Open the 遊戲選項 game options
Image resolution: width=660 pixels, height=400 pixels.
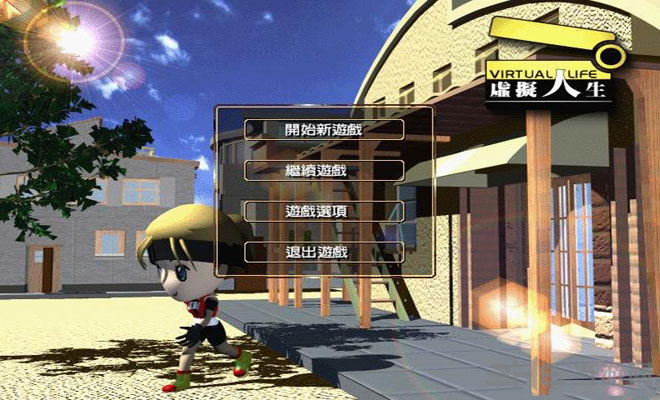[324, 212]
